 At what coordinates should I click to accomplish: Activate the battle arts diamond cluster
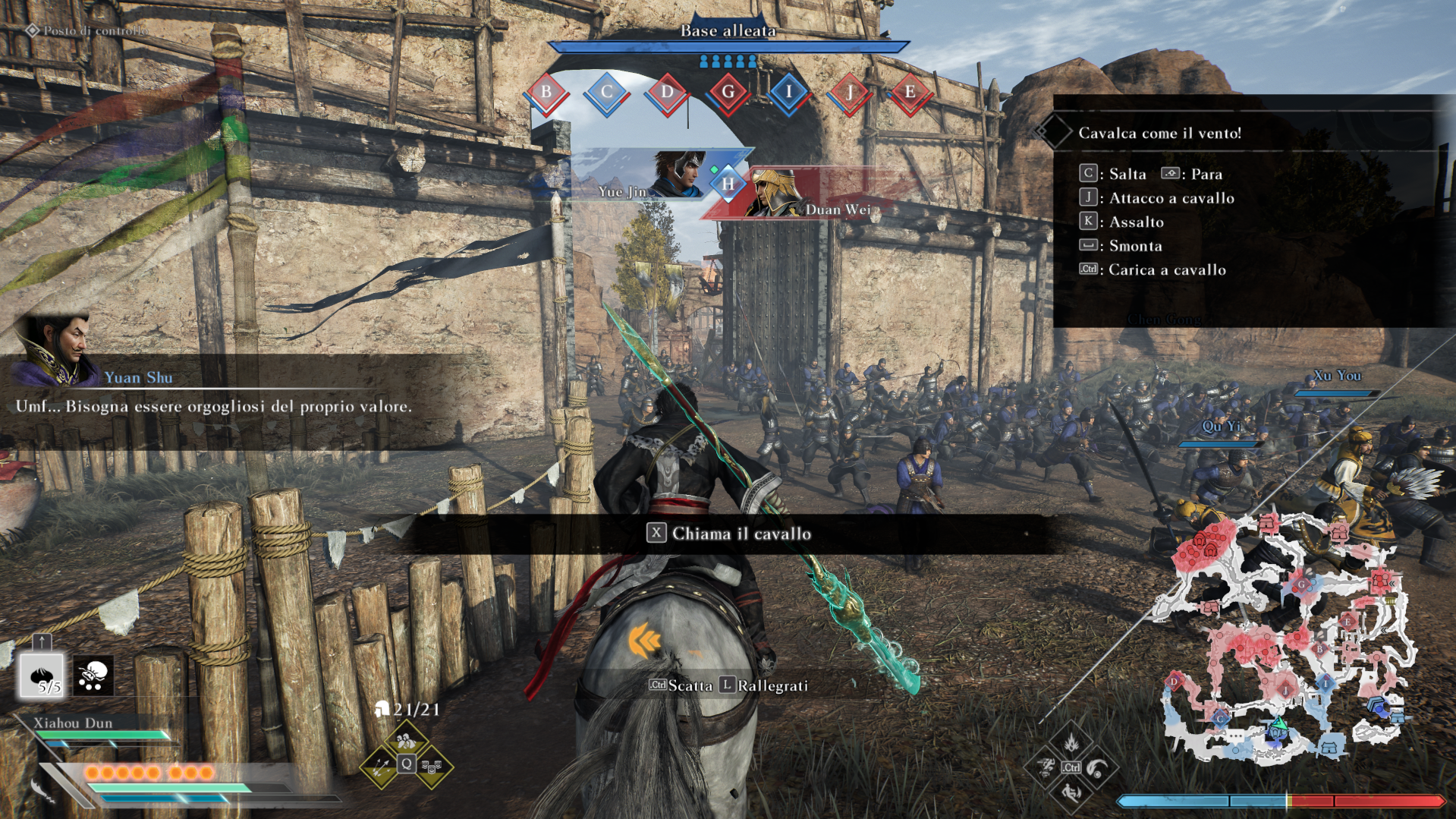pos(1070,767)
